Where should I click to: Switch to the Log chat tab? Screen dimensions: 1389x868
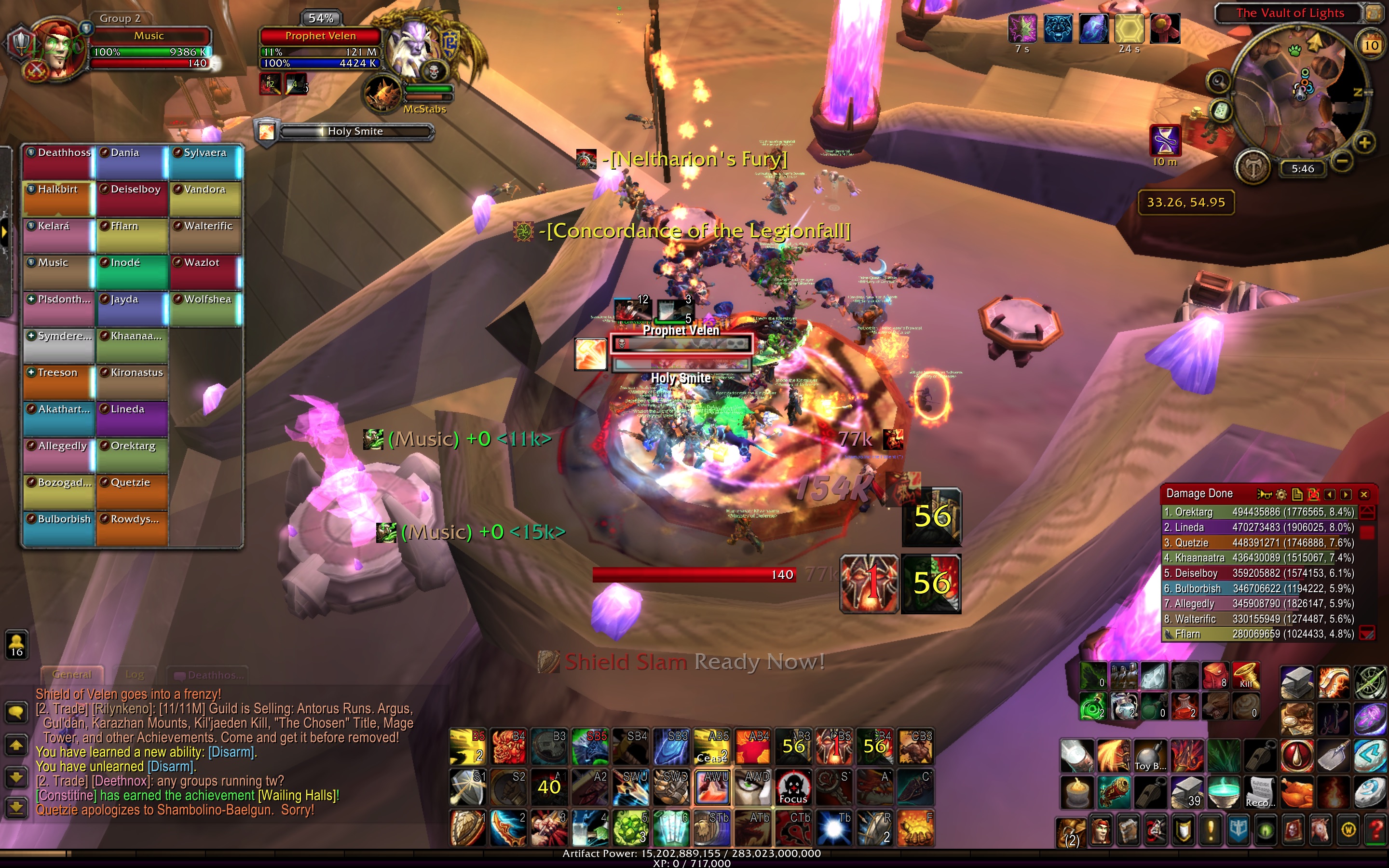click(x=135, y=675)
